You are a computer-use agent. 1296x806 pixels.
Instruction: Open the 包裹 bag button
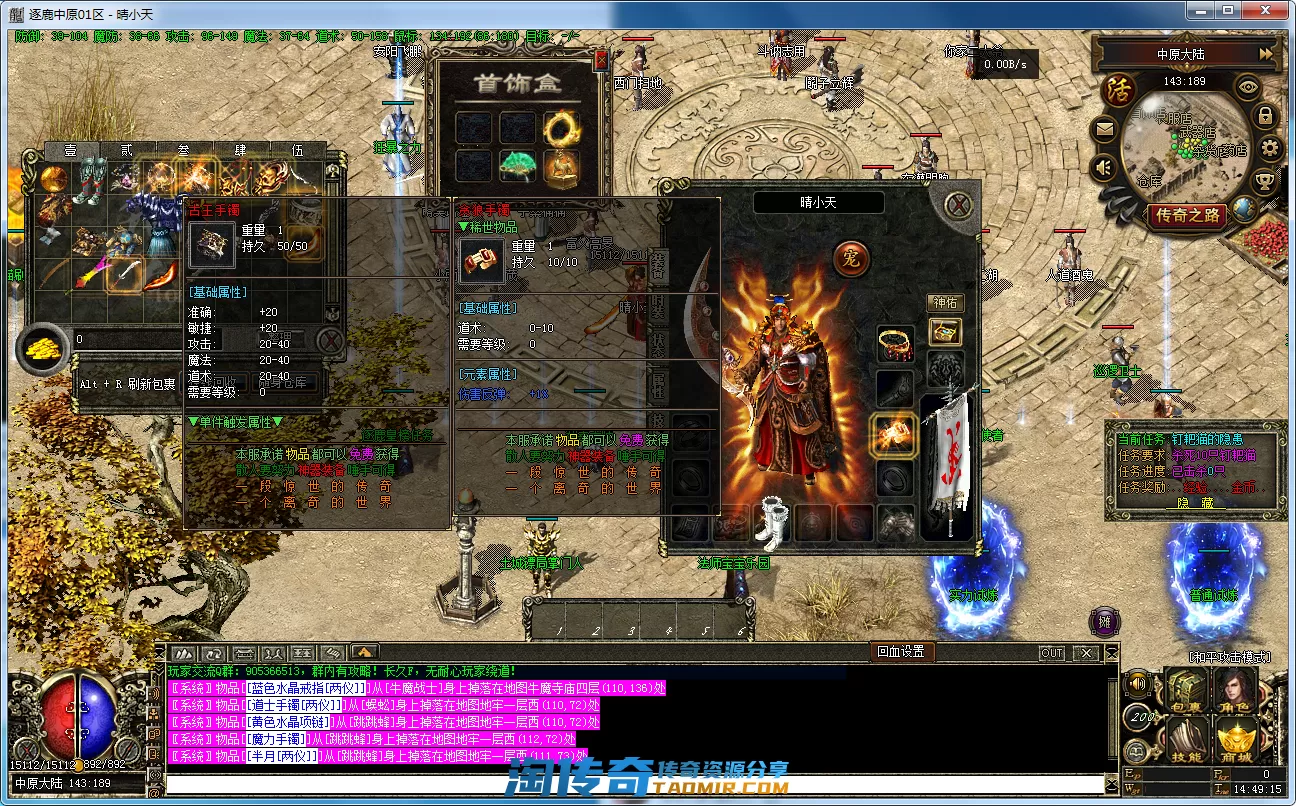pos(1186,690)
